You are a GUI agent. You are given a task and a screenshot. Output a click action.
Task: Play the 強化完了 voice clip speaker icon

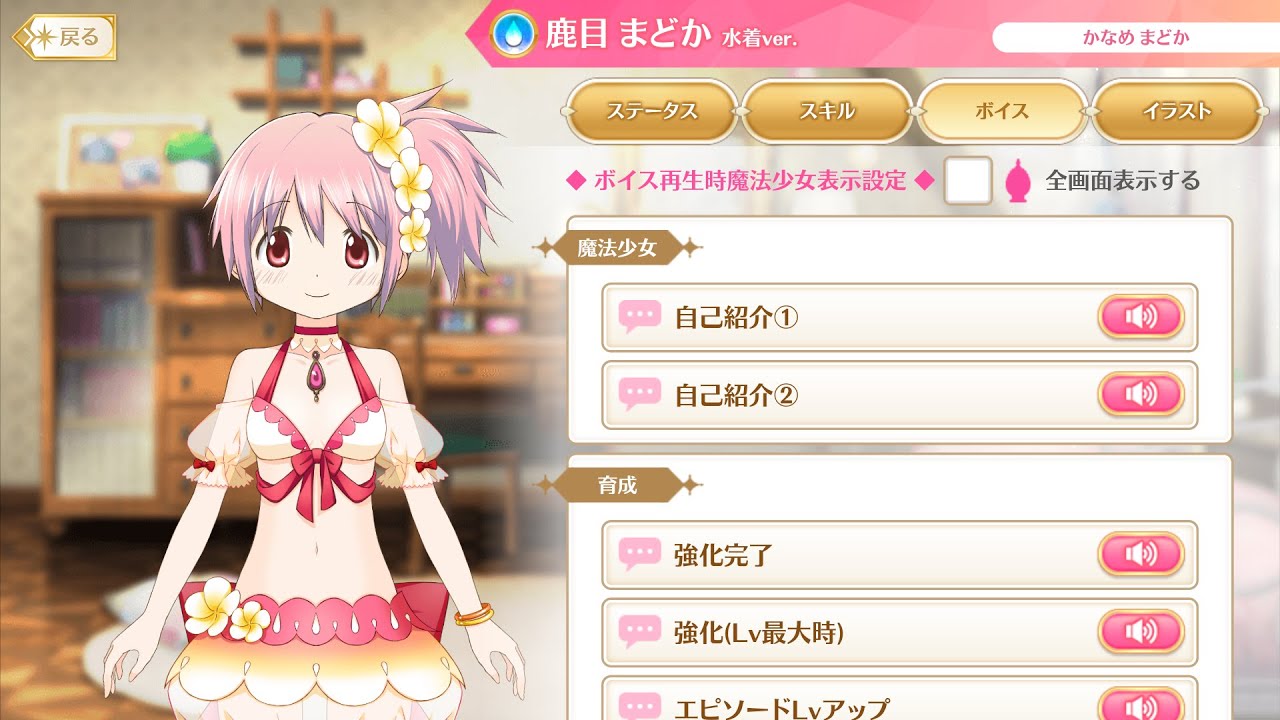tap(1141, 554)
